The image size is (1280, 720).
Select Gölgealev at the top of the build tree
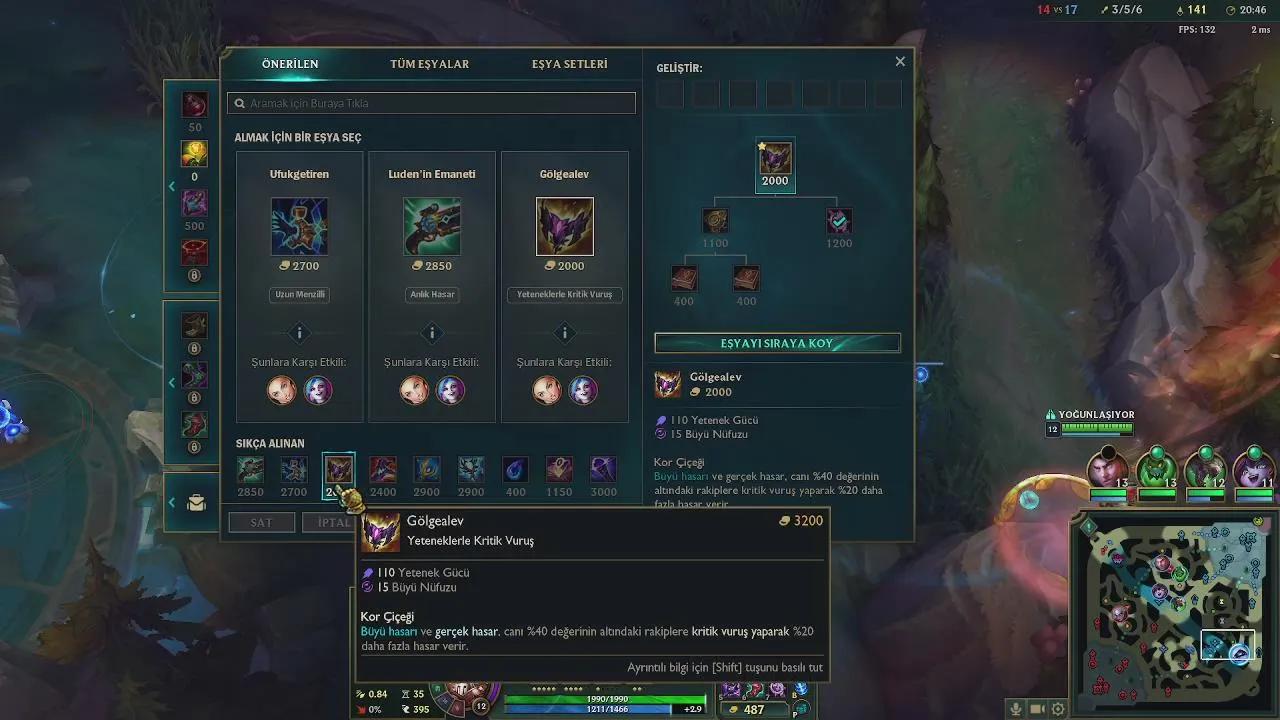775,159
